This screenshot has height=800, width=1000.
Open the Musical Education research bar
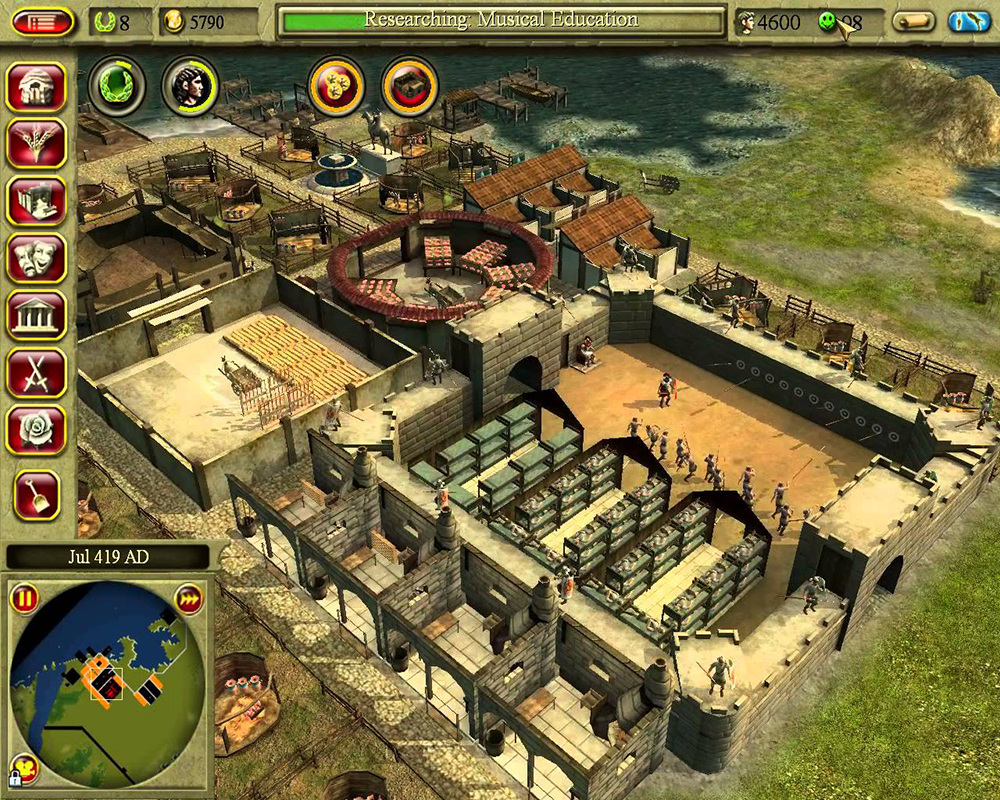point(502,21)
